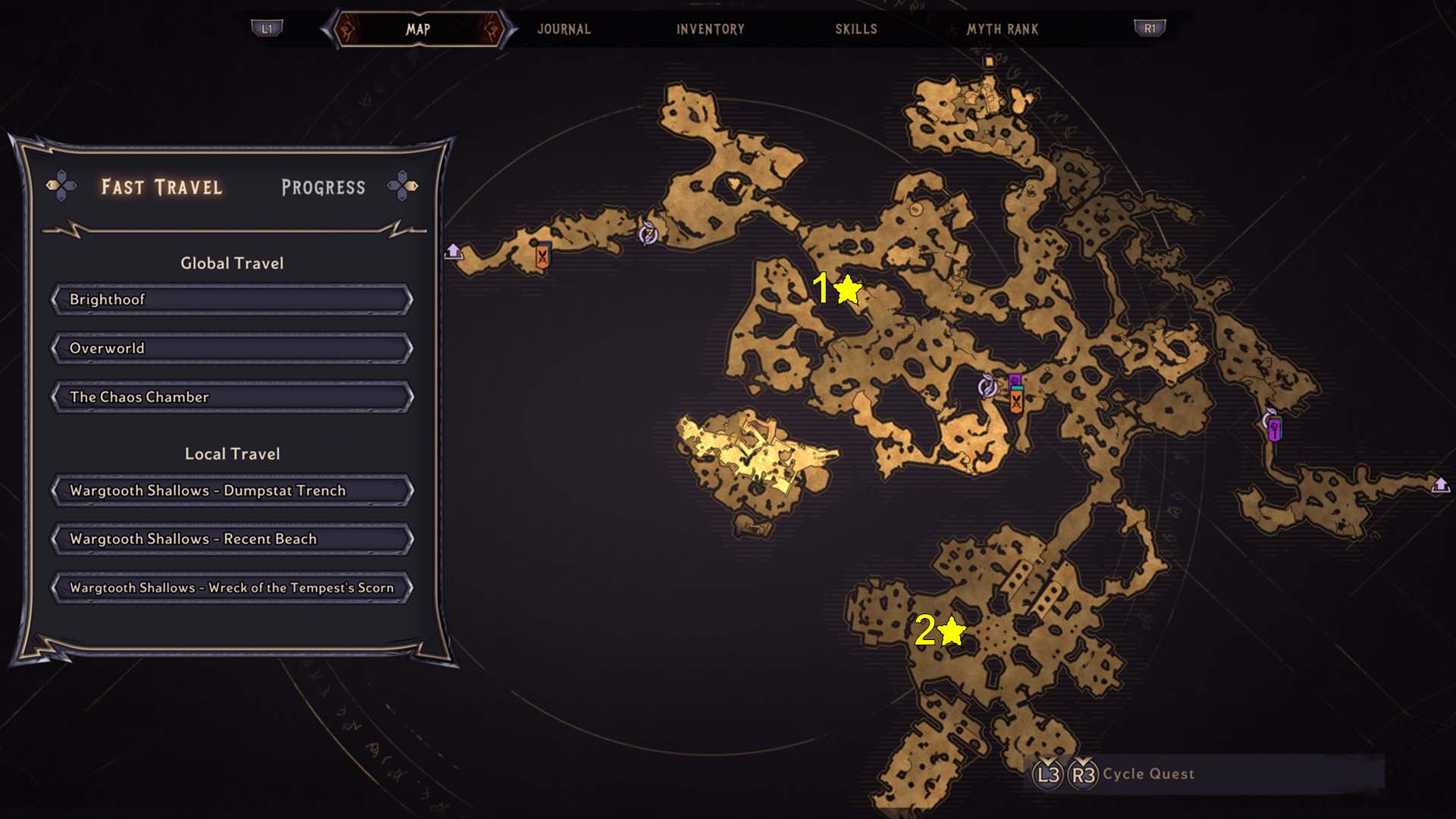Screen dimensions: 1456x819
Task: Select the far-right zone exit arrow marker
Action: 1440,485
